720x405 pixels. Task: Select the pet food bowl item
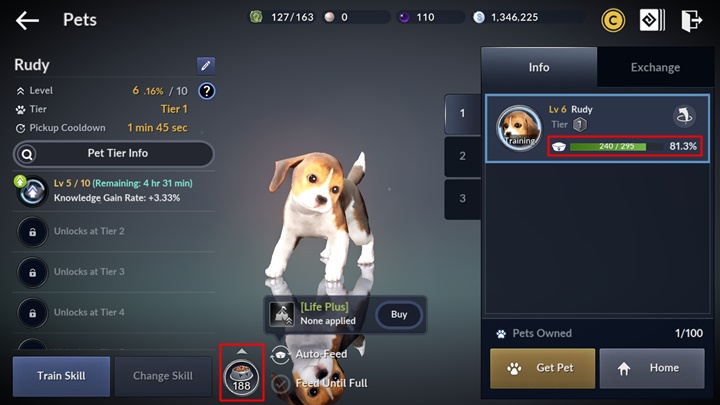(242, 374)
